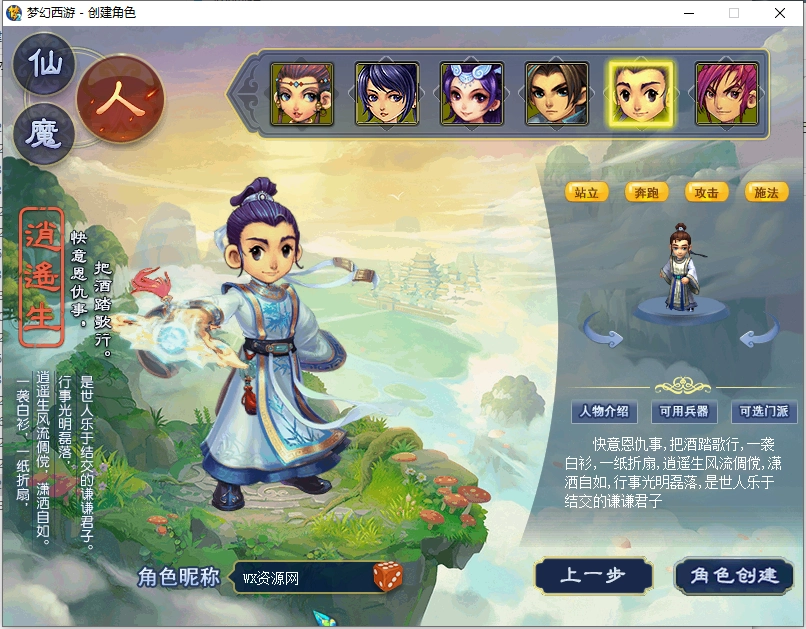Screen dimensions: 806x629
Task: Pick the short blue-haired girl portrait
Action: (386, 94)
